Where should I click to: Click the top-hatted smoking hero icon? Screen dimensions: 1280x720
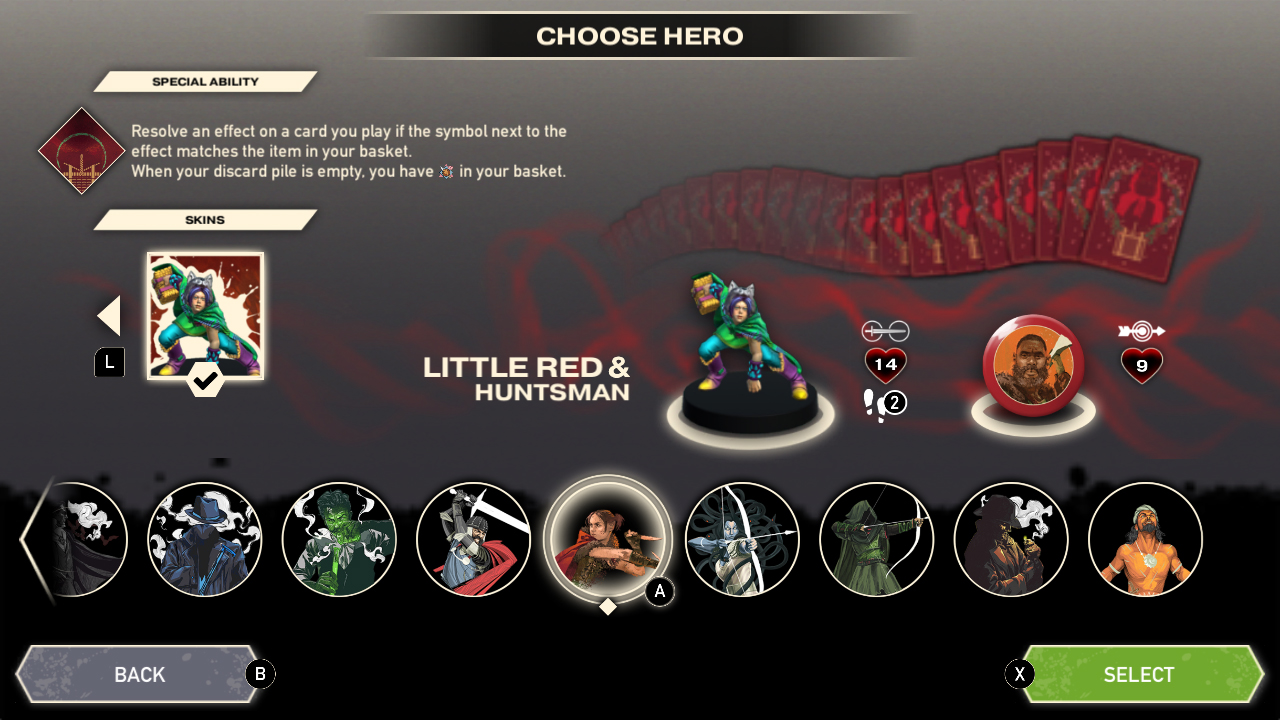[205, 540]
